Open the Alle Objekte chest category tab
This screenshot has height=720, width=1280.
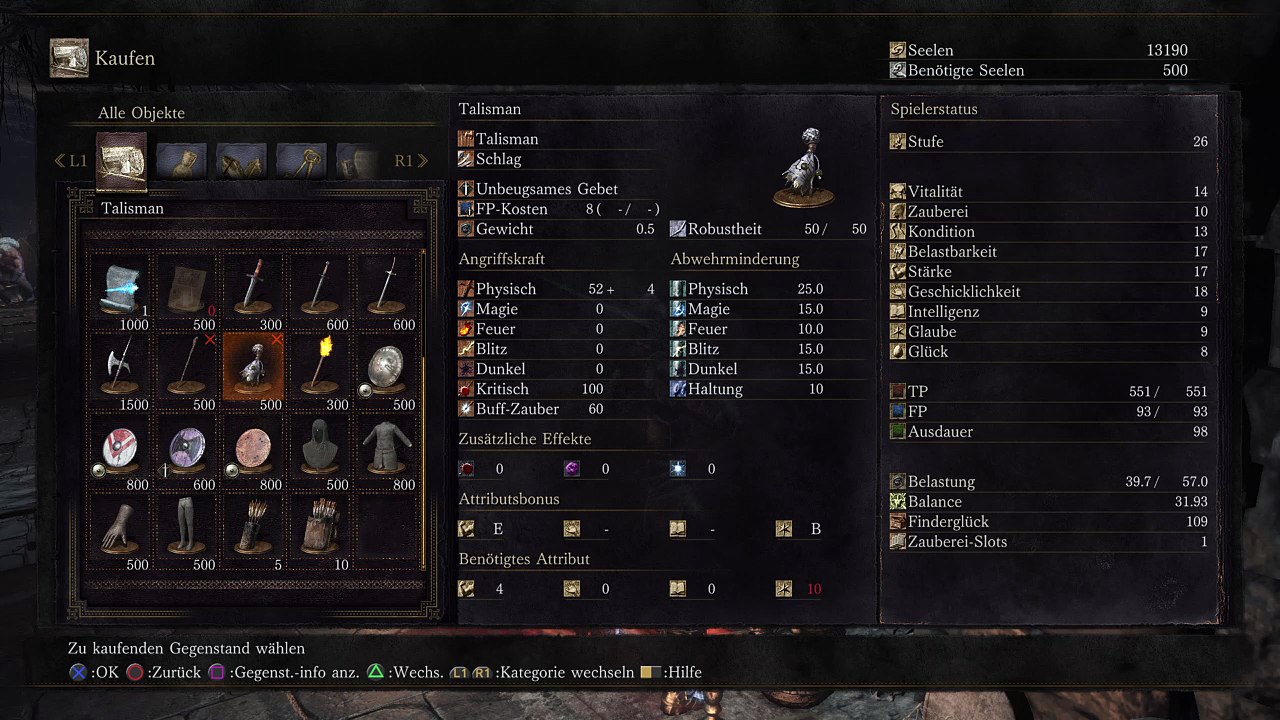tap(121, 160)
